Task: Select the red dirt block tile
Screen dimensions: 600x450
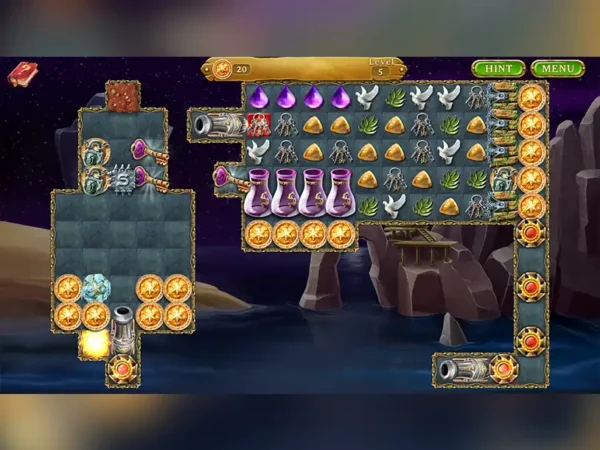Action: [122, 96]
